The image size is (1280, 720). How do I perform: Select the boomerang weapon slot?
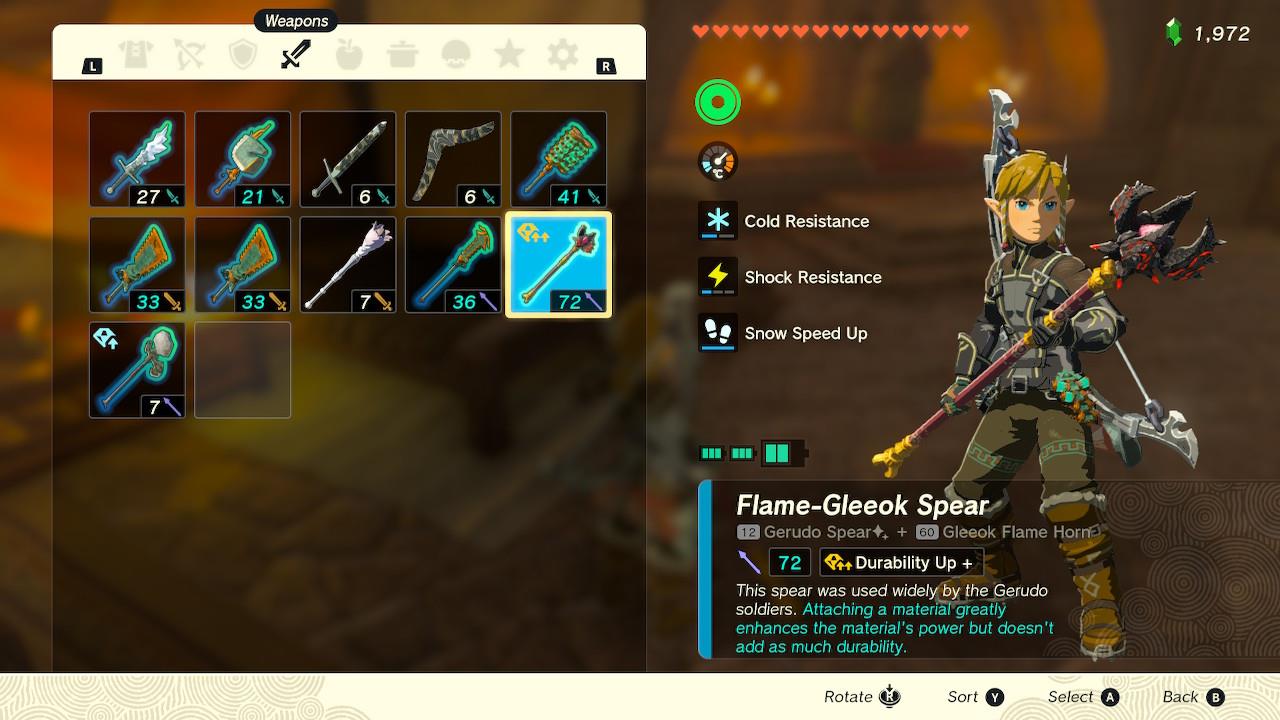click(x=453, y=159)
